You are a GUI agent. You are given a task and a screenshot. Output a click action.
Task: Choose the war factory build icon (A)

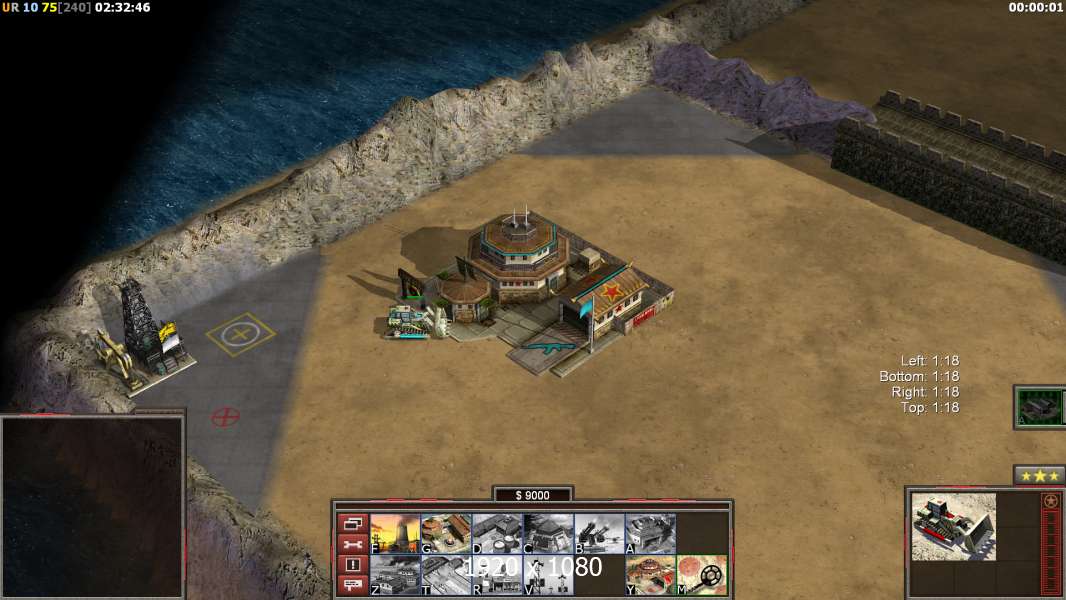tap(650, 534)
